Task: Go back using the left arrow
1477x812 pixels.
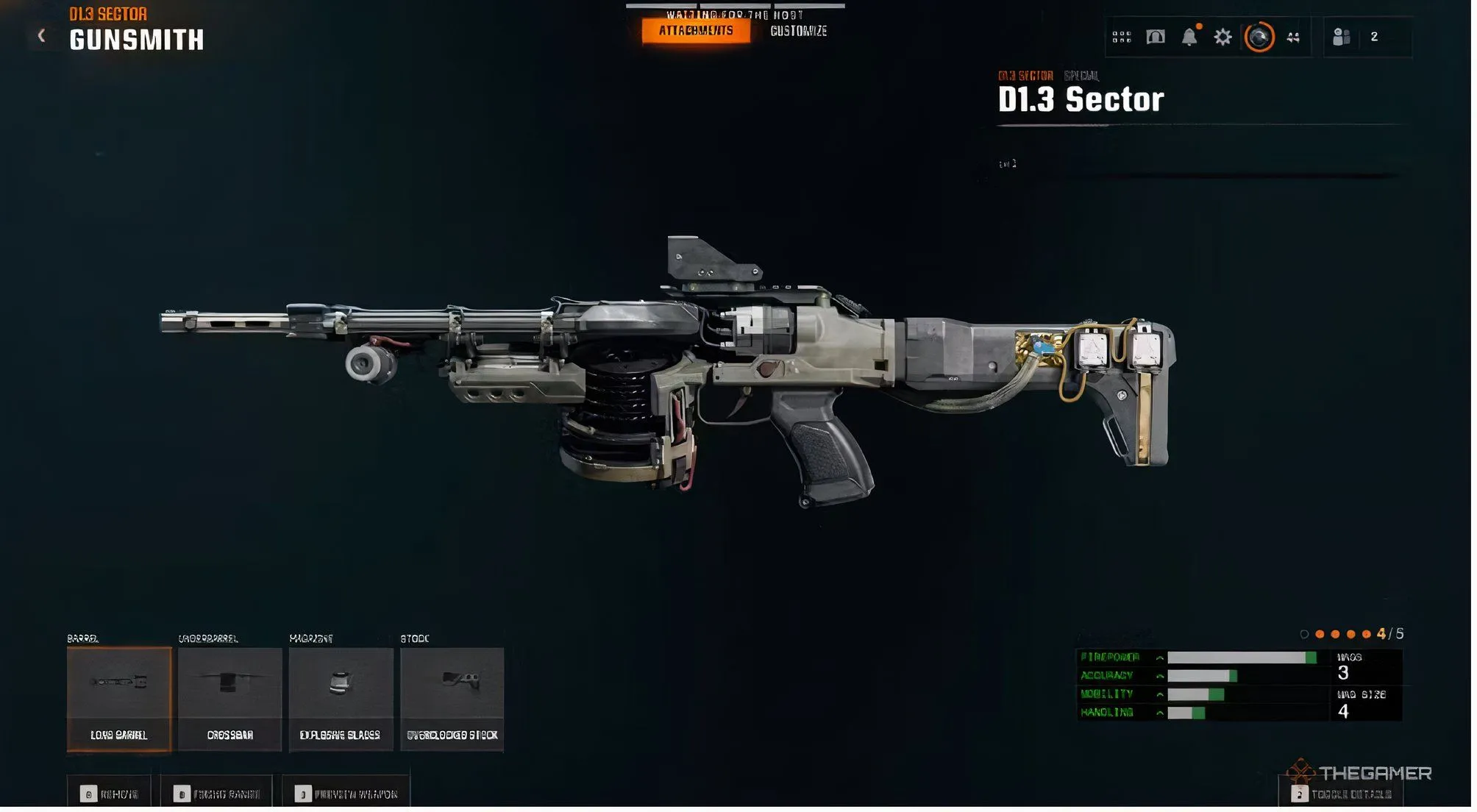Action: [42, 35]
